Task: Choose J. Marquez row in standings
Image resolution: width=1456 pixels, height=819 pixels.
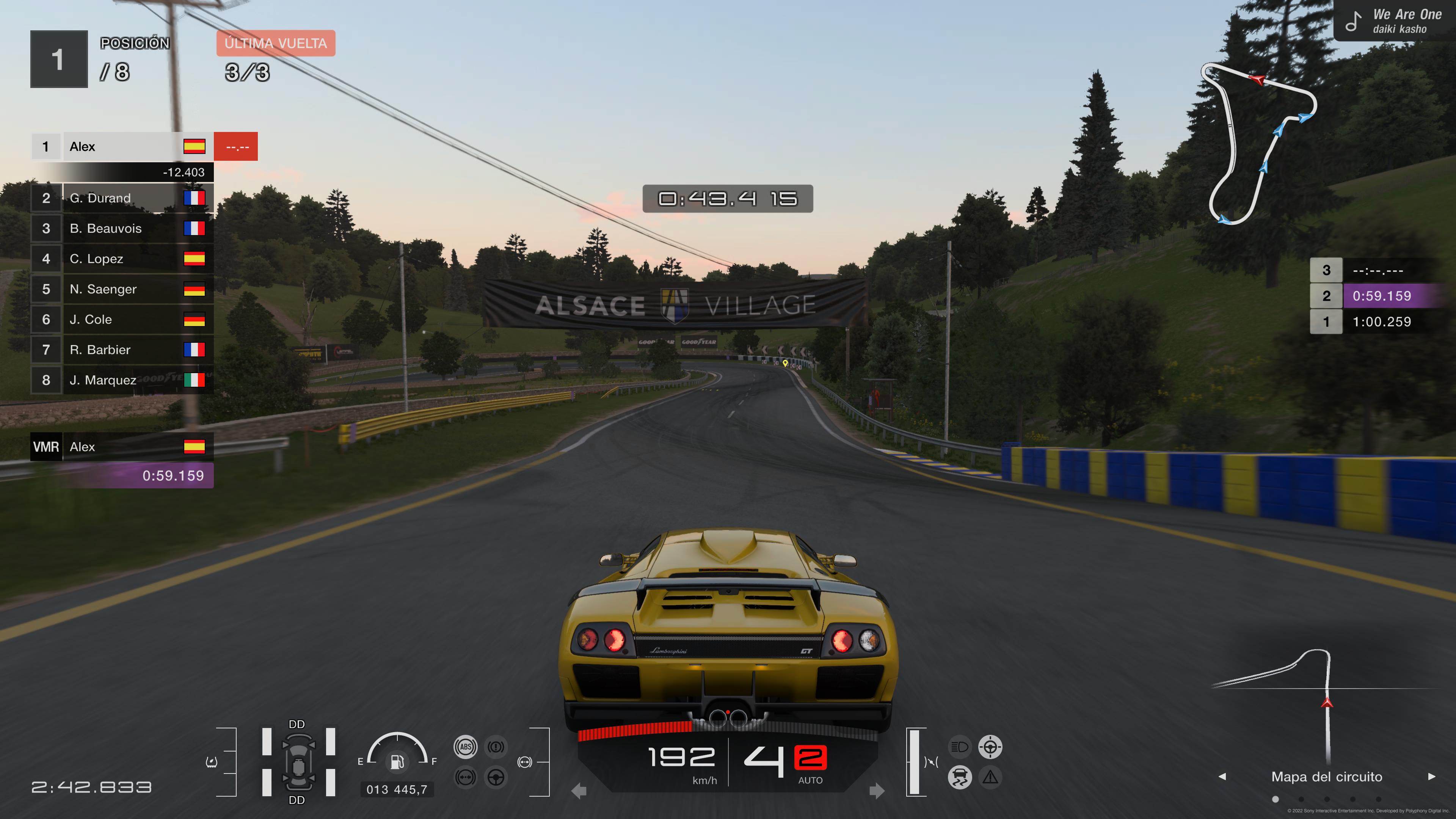Action: 121,380
